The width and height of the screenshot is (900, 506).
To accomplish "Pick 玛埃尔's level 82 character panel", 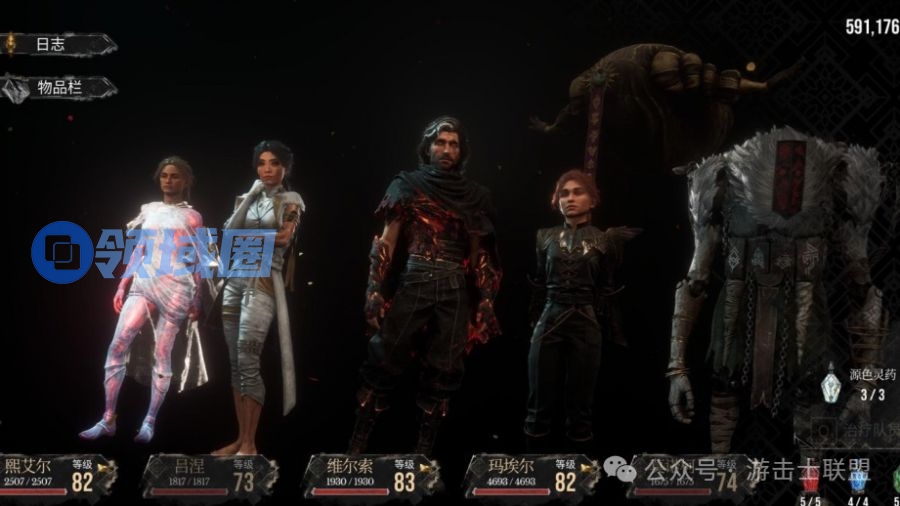I will (531, 476).
